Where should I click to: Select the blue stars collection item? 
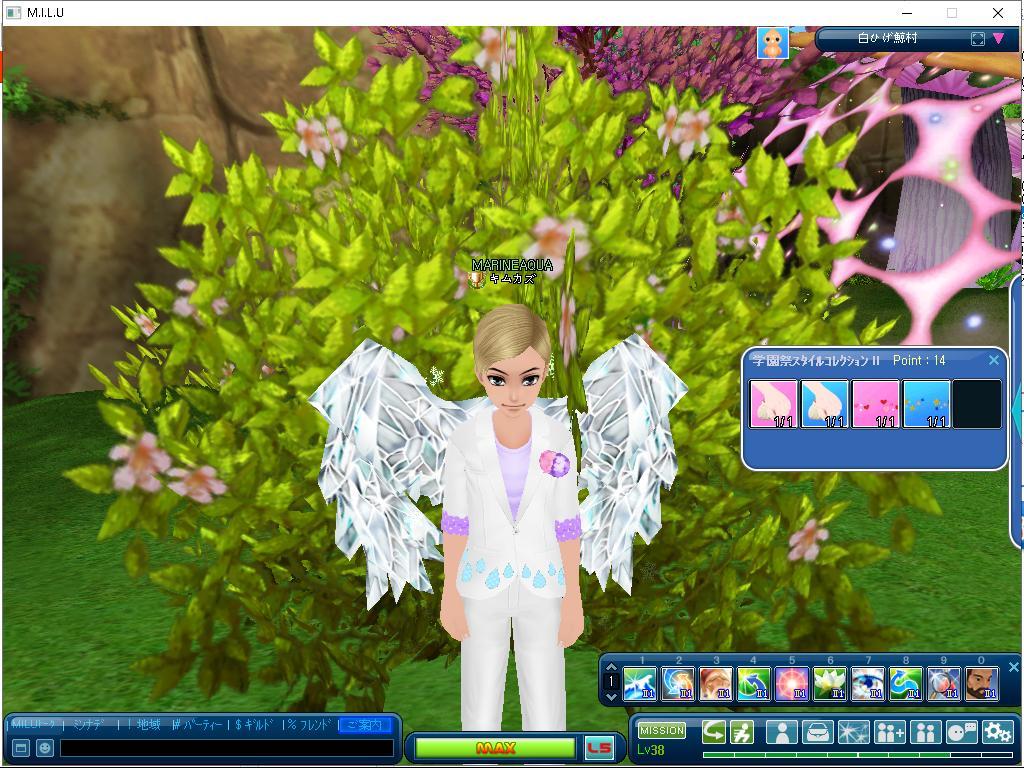point(926,404)
